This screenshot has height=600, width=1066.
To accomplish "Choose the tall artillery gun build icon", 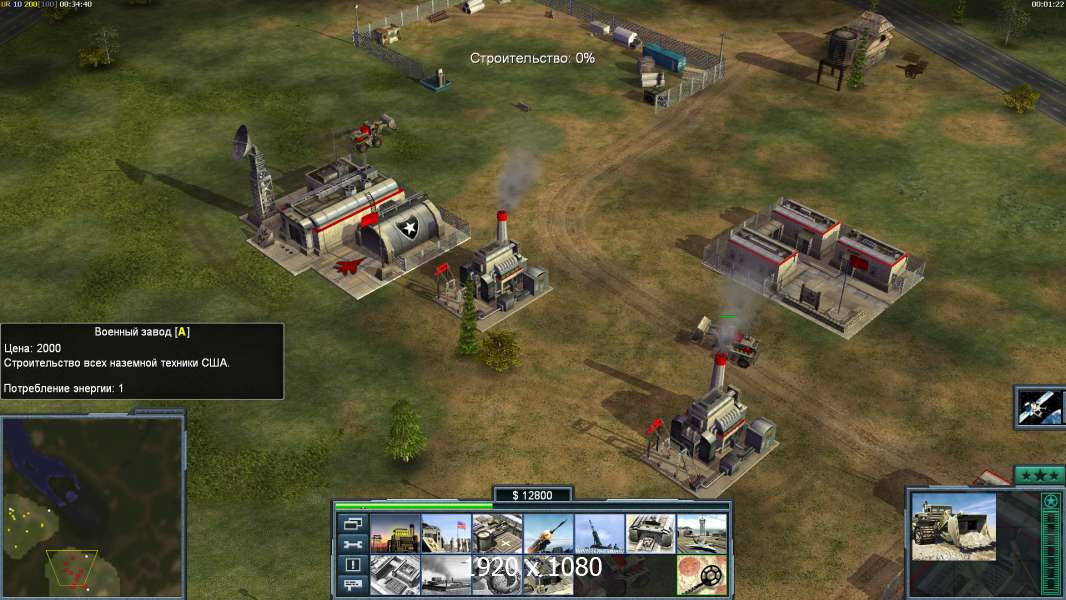I will tap(599, 534).
